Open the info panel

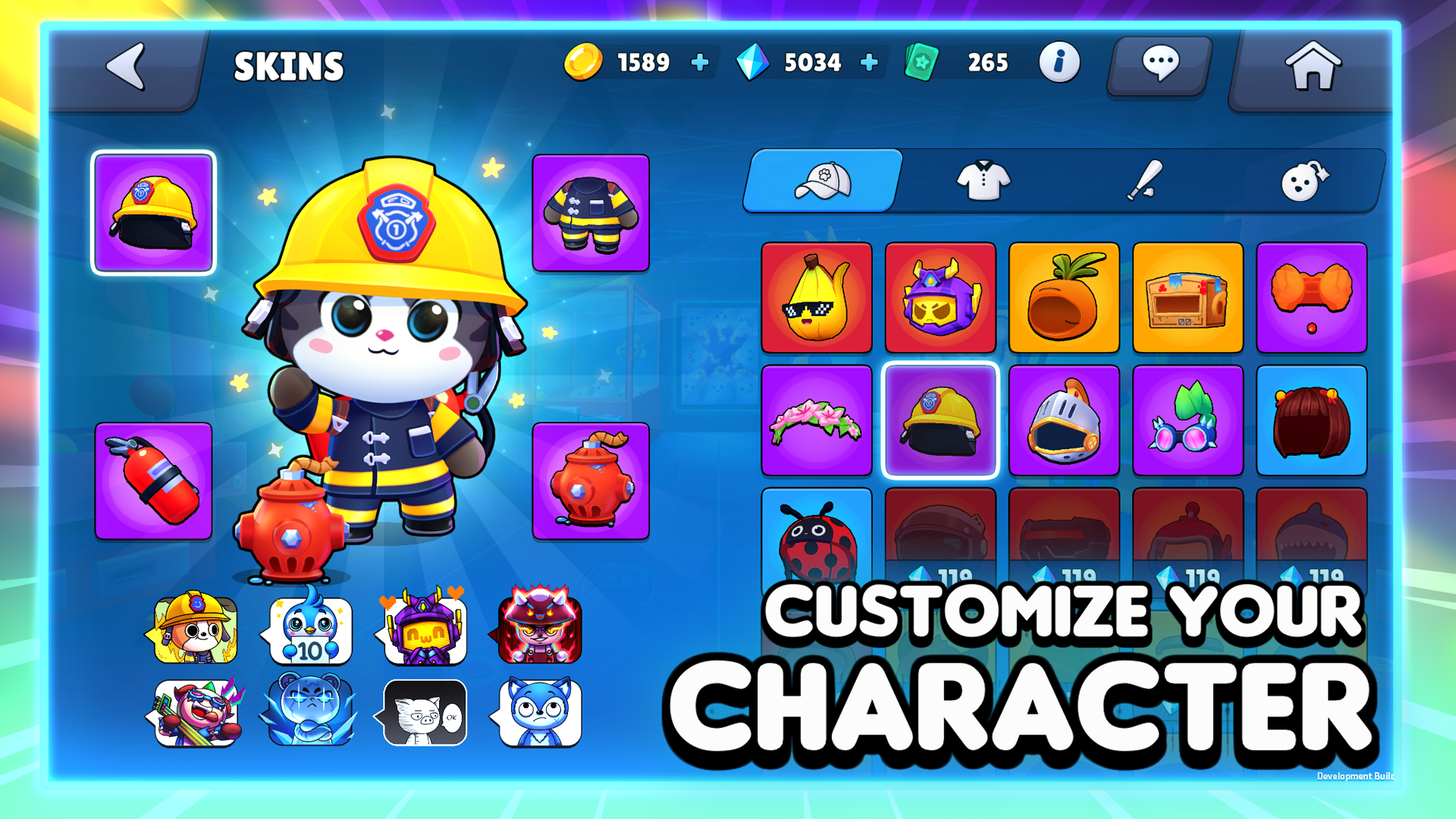point(1059,64)
